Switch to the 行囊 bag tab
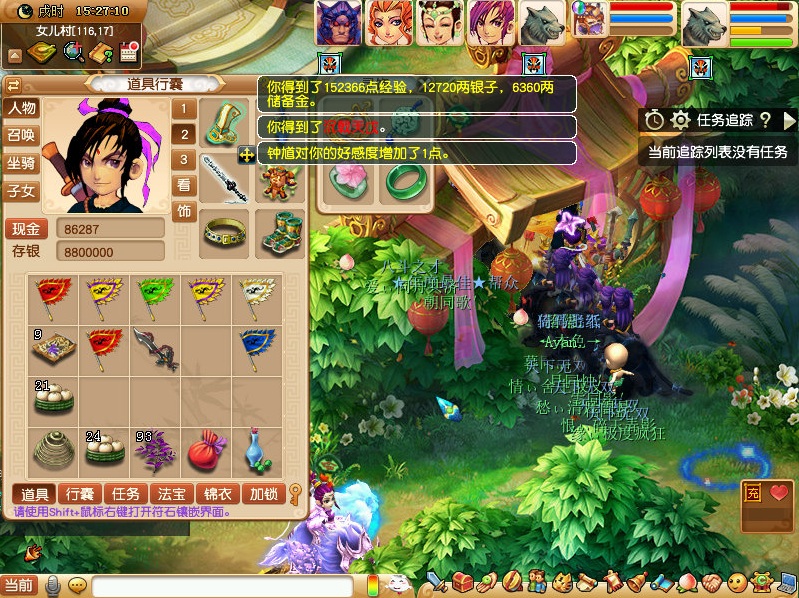The height and width of the screenshot is (598, 799). [x=81, y=493]
